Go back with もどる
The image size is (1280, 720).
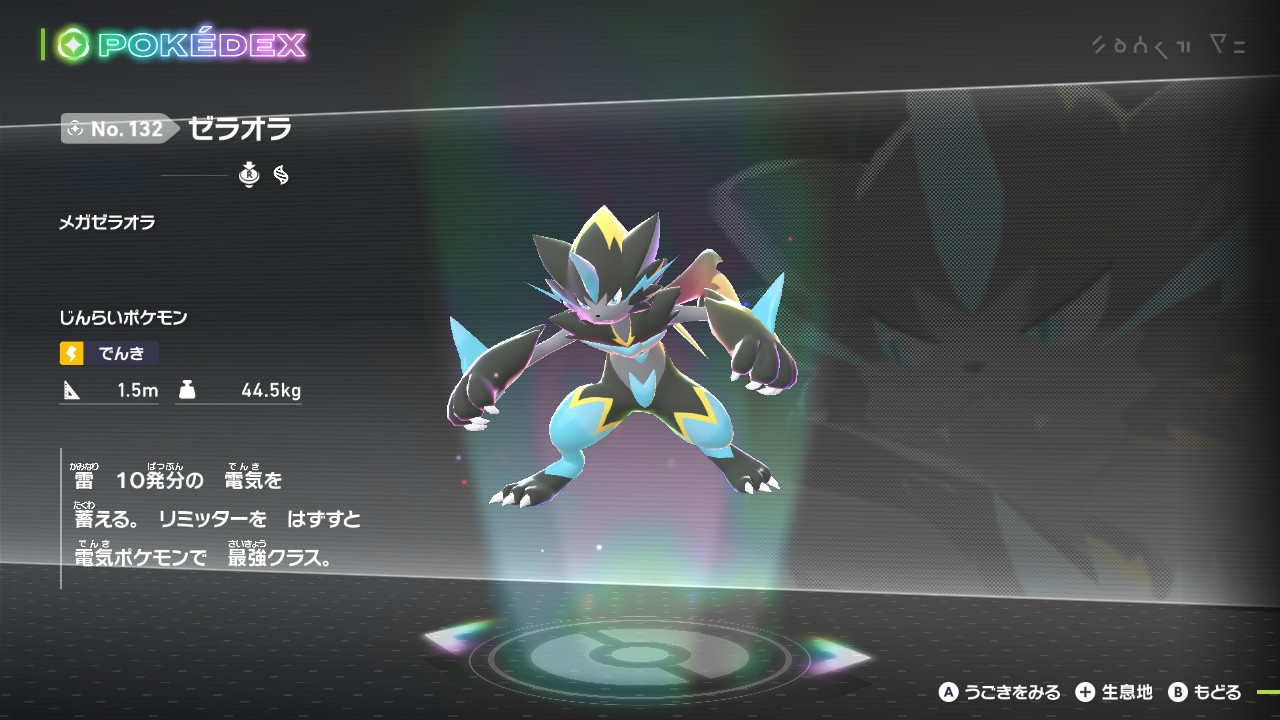1205,692
